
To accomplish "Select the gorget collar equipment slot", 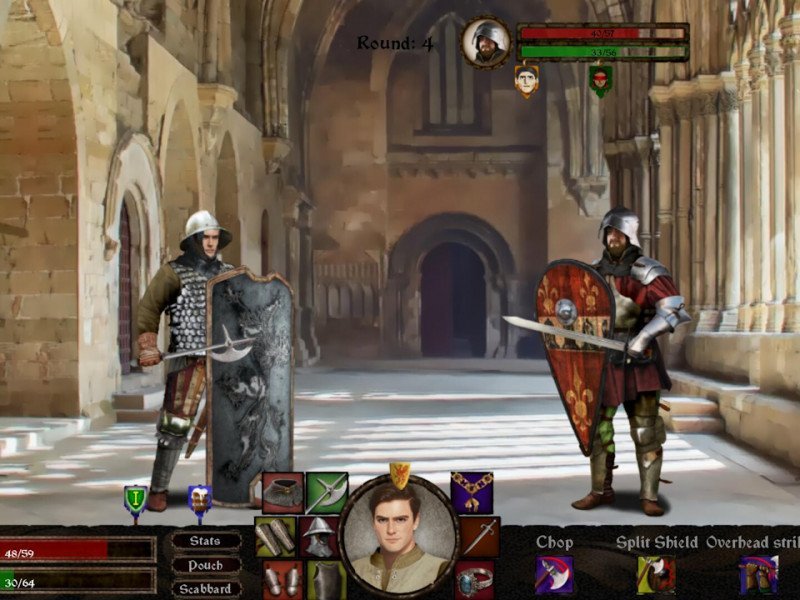I will pyautogui.click(x=283, y=493).
